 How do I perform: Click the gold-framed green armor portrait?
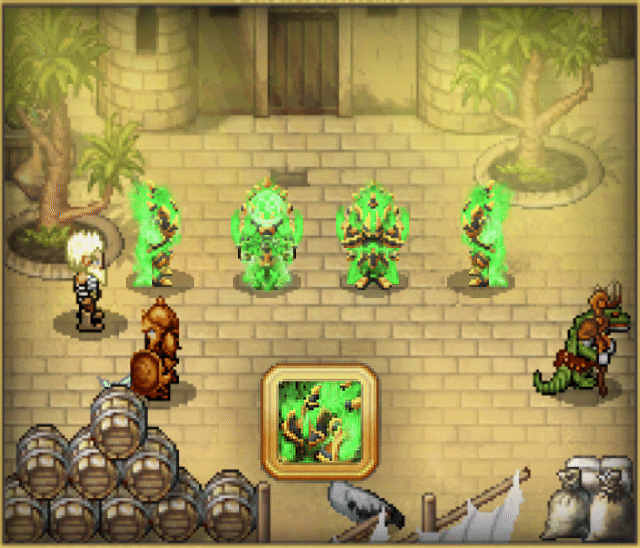(x=320, y=420)
